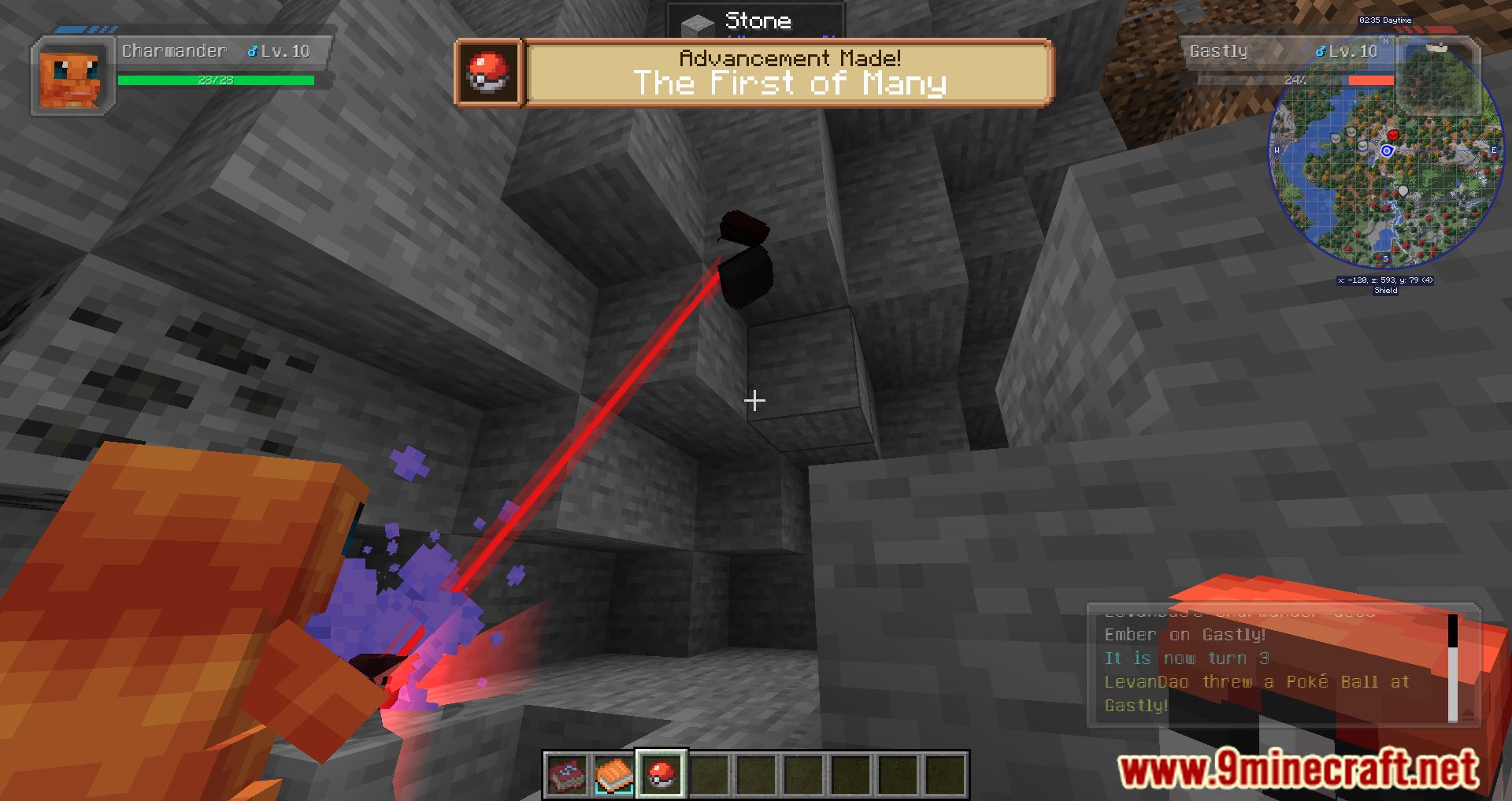This screenshot has width=1512, height=801.
Task: Select the Poké Ball hotbar slot
Action: pos(661,773)
